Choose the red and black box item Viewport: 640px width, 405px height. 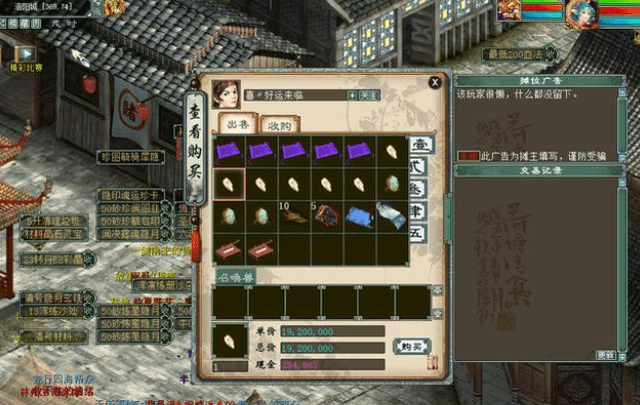tap(328, 216)
